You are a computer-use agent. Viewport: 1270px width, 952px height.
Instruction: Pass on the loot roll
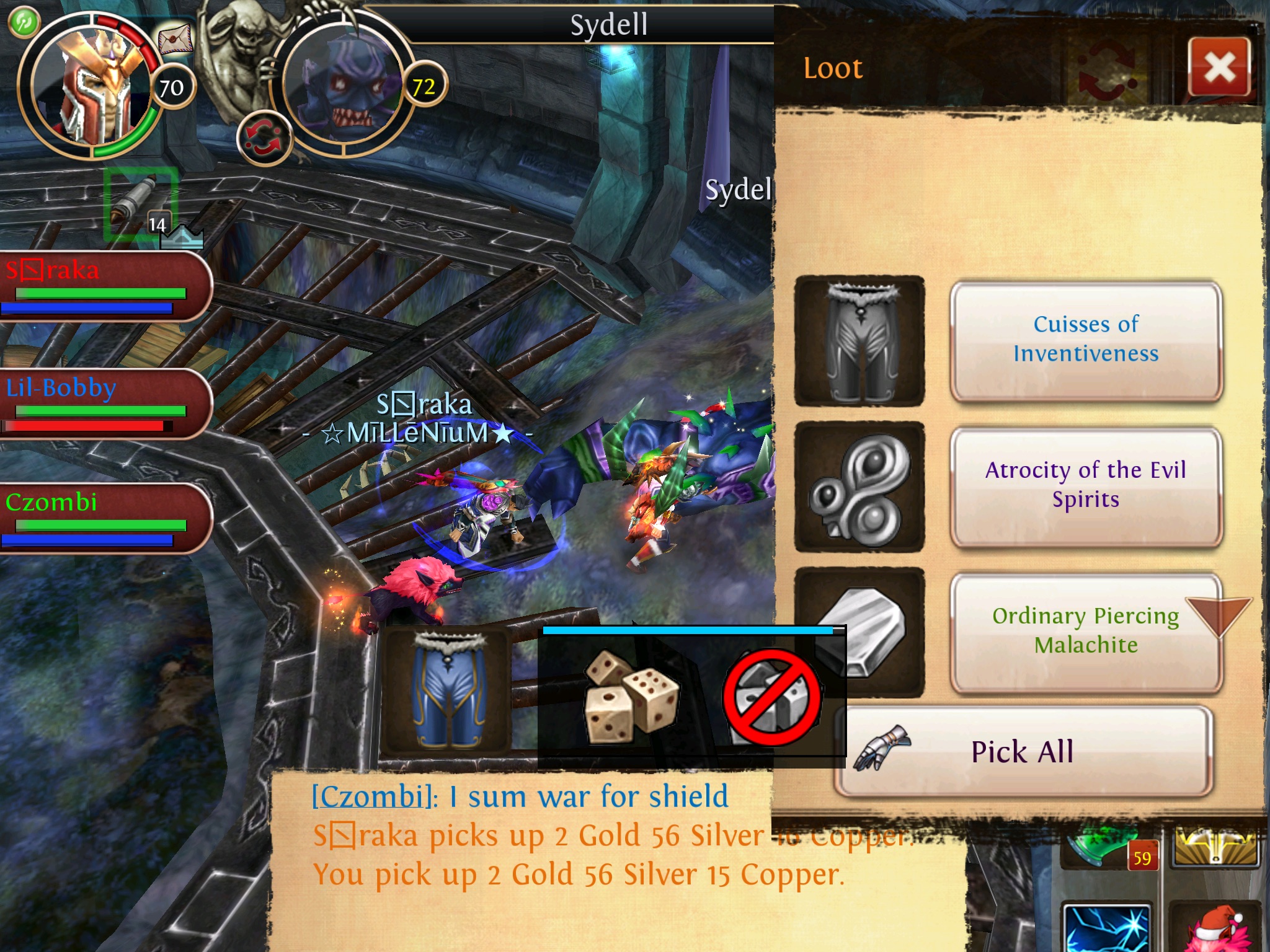coord(771,698)
